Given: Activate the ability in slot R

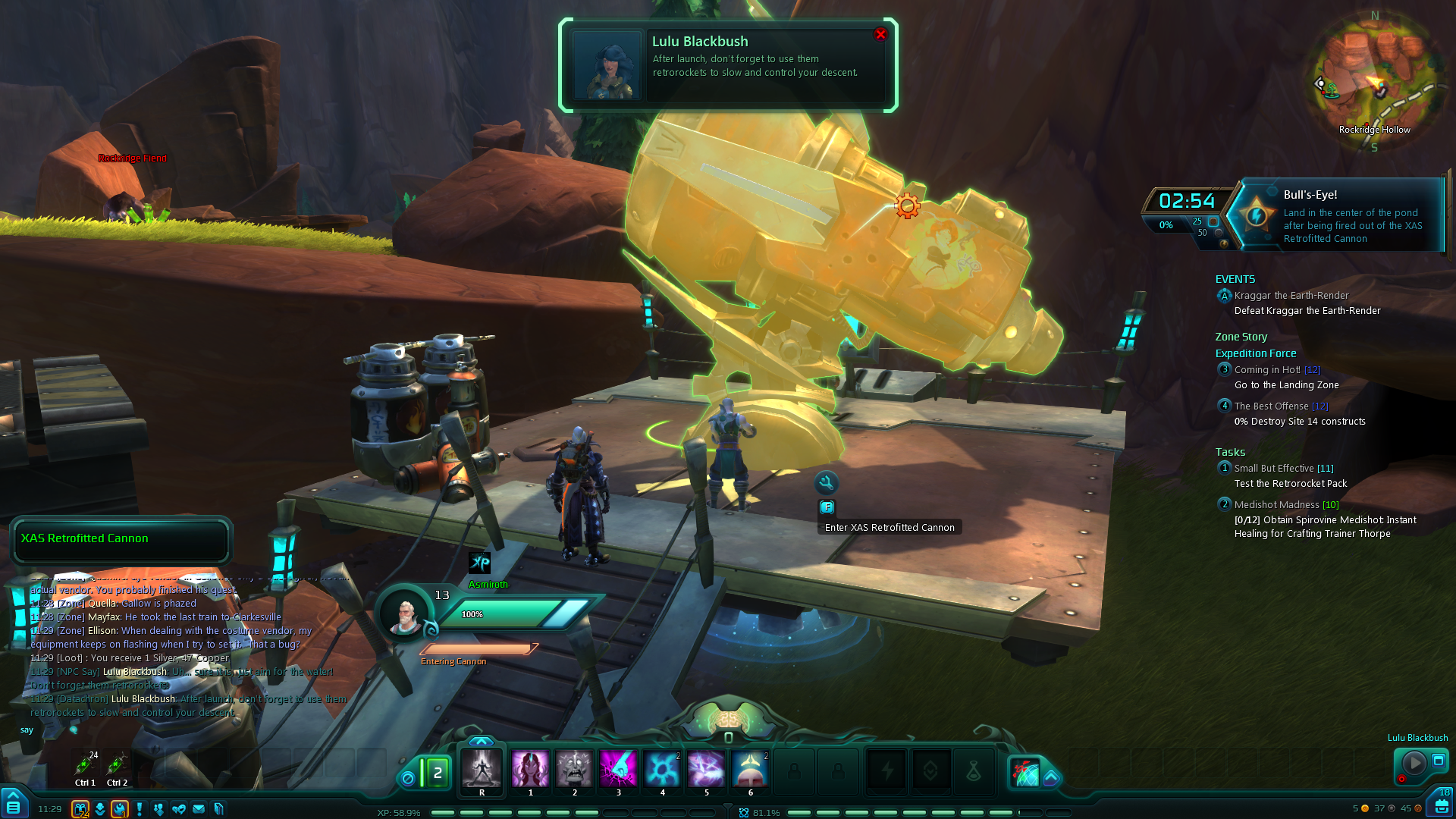Looking at the screenshot, I should [482, 769].
